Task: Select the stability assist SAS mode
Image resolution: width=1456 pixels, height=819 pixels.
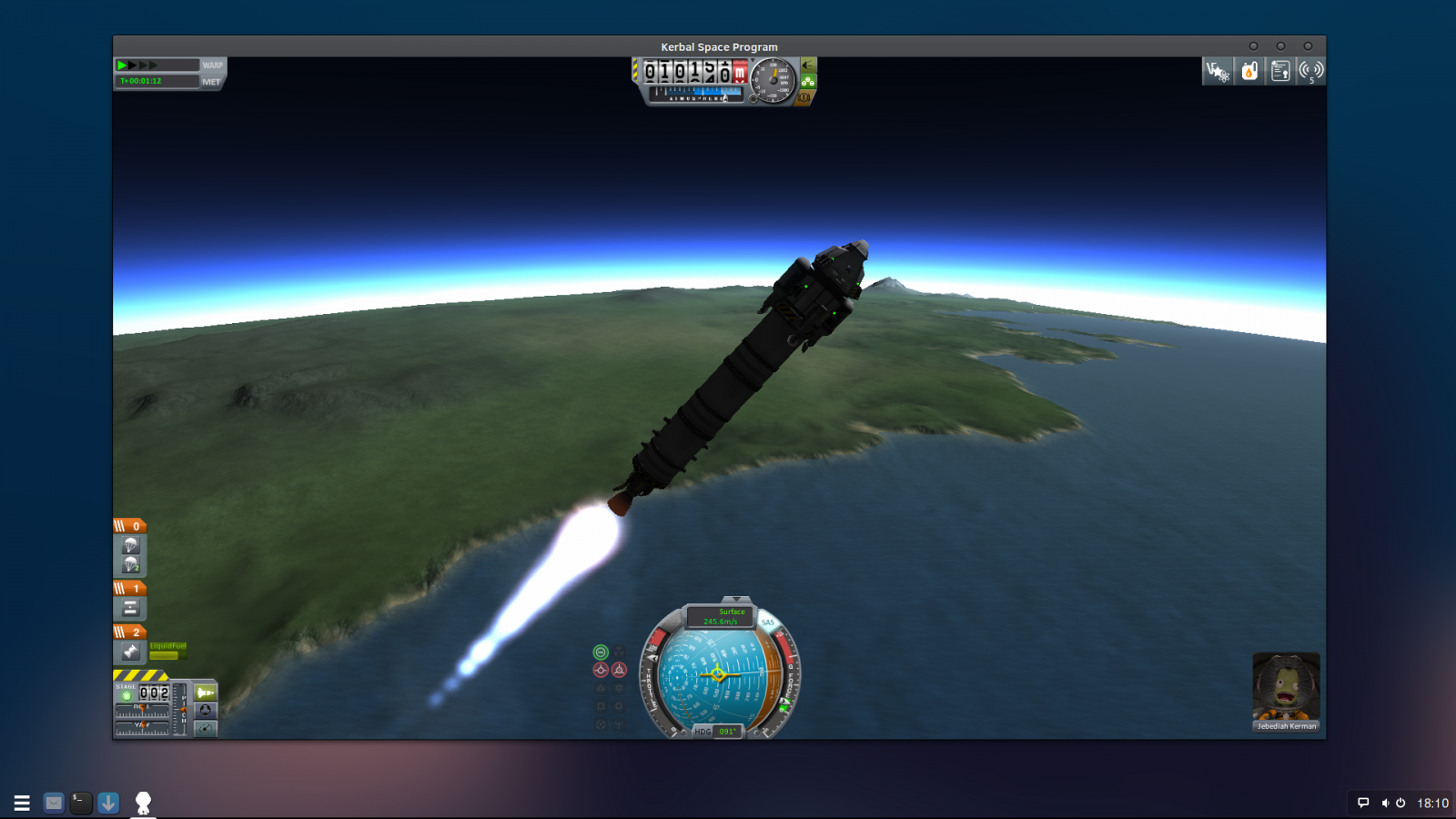Action: [x=601, y=652]
